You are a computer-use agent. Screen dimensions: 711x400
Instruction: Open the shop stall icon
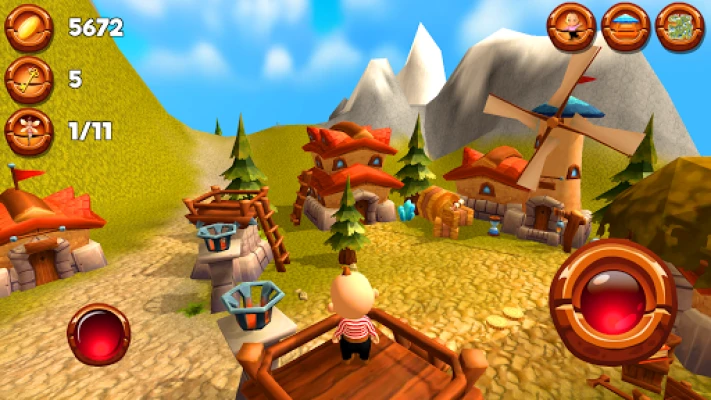click(x=626, y=27)
